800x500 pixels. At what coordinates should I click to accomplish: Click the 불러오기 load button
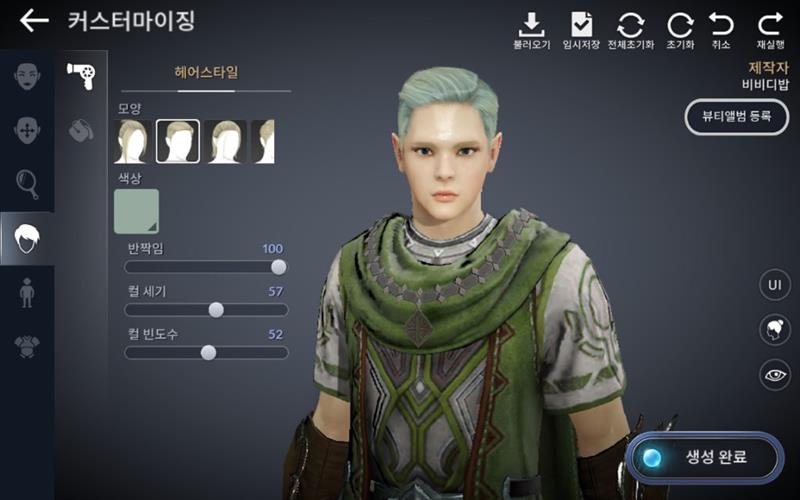(x=532, y=30)
